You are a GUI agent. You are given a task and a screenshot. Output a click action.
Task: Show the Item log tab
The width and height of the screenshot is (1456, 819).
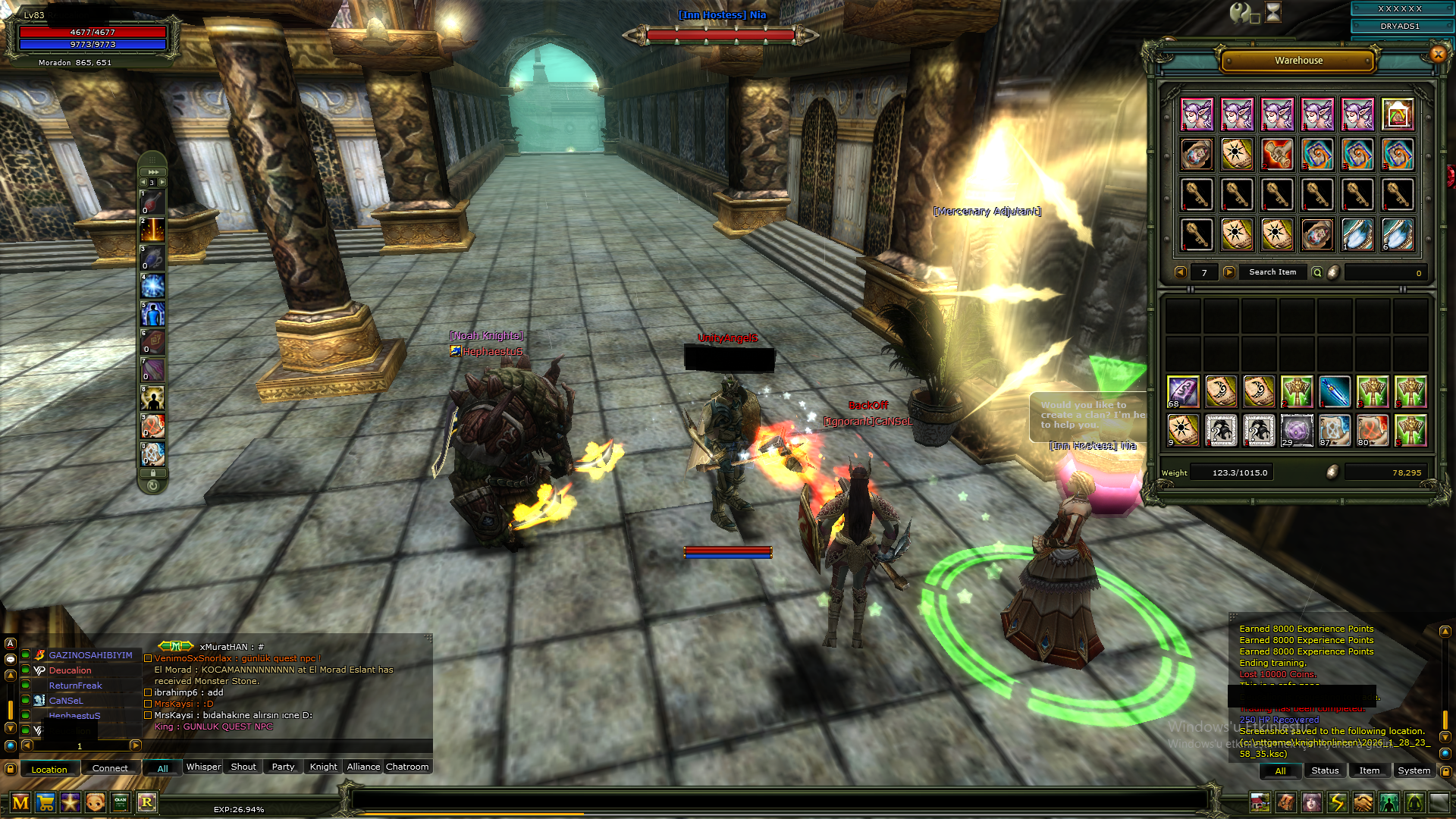click(1369, 770)
